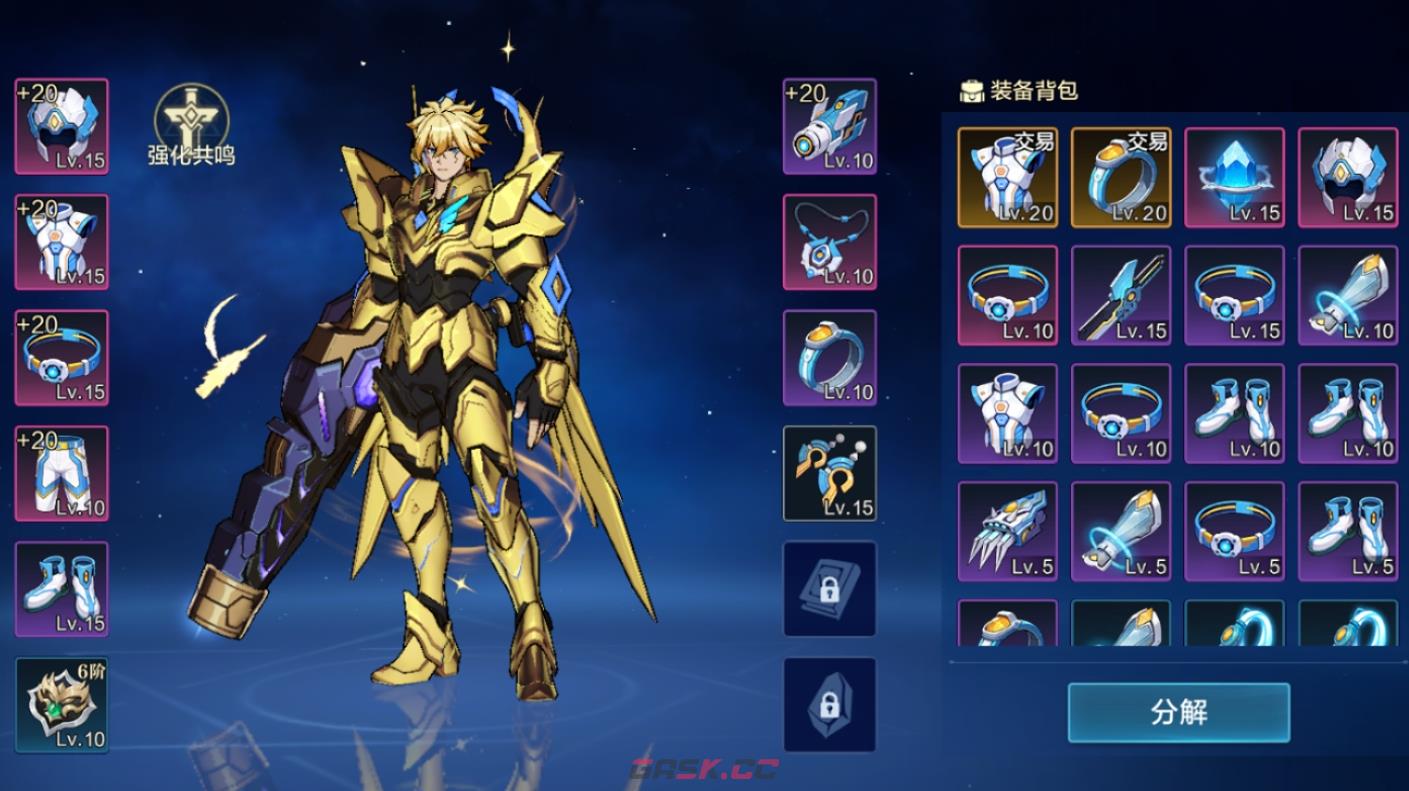Pick the equipped Lv.15 earrings slot
This screenshot has height=791, width=1409.
pyautogui.click(x=829, y=474)
